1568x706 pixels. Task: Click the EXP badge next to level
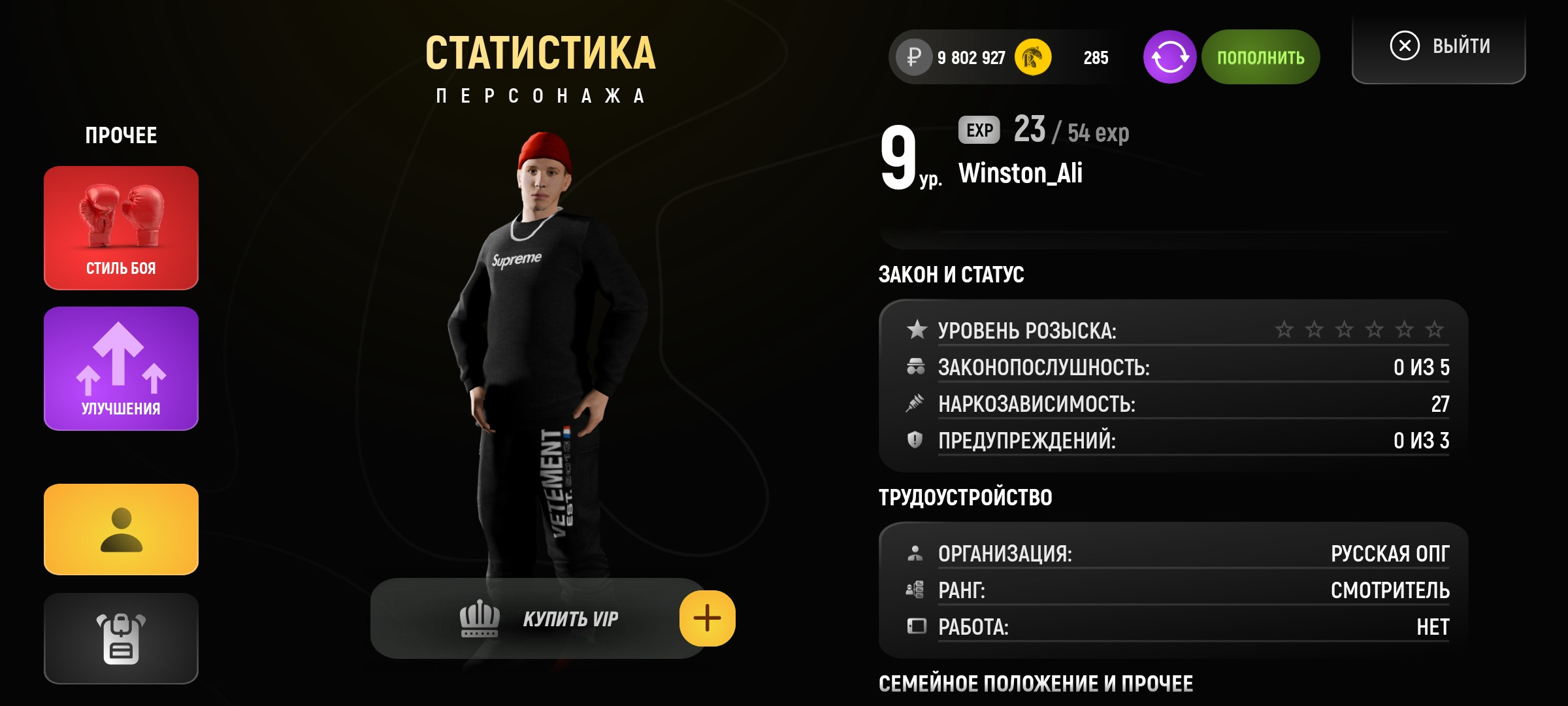tap(978, 131)
